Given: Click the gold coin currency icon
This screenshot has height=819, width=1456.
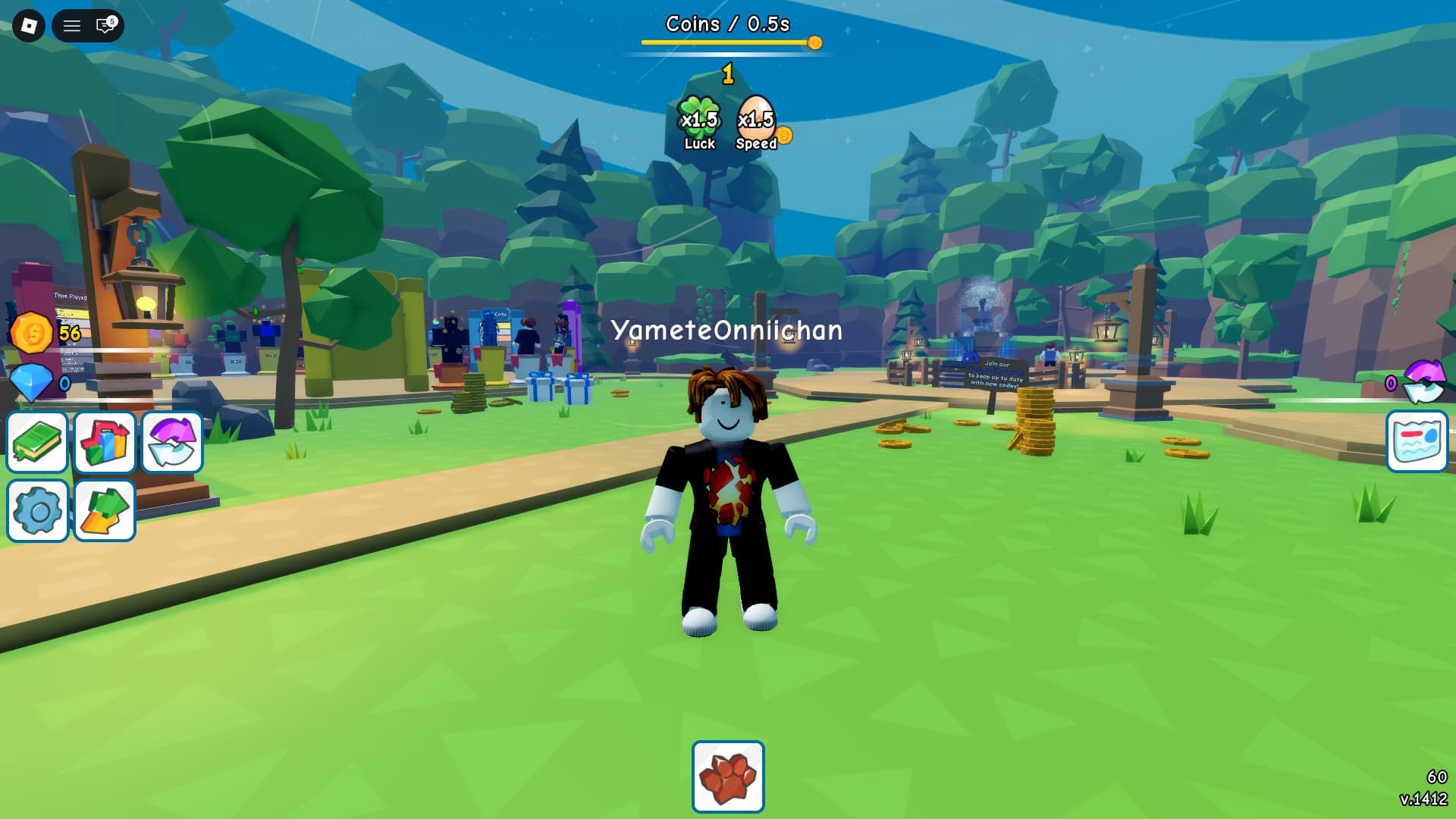Looking at the screenshot, I should pyautogui.click(x=32, y=333).
